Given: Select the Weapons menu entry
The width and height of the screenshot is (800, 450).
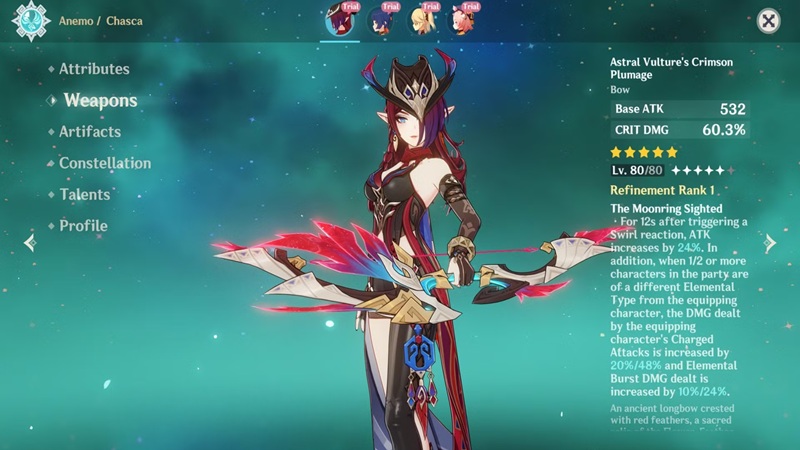Looking at the screenshot, I should 100,100.
